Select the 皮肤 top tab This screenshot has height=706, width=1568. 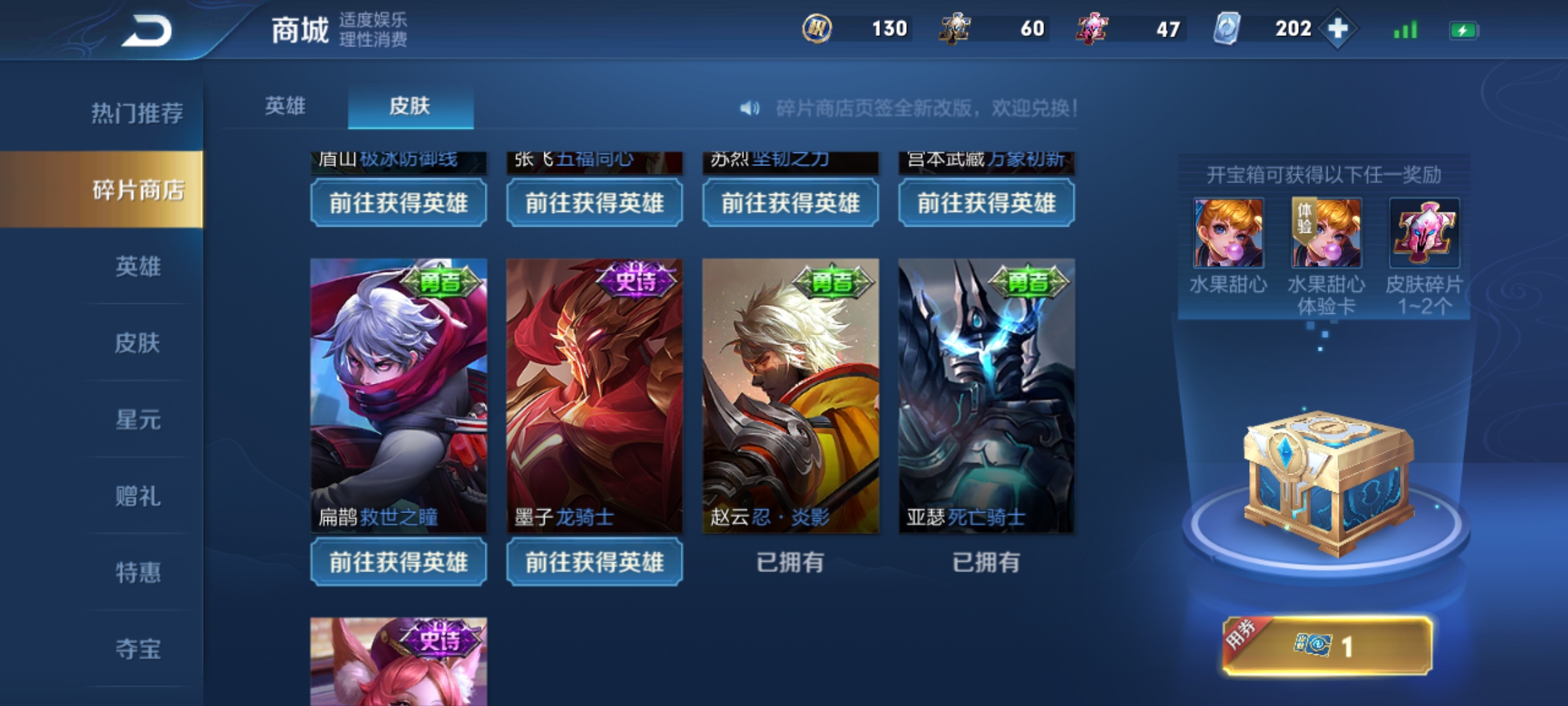410,106
